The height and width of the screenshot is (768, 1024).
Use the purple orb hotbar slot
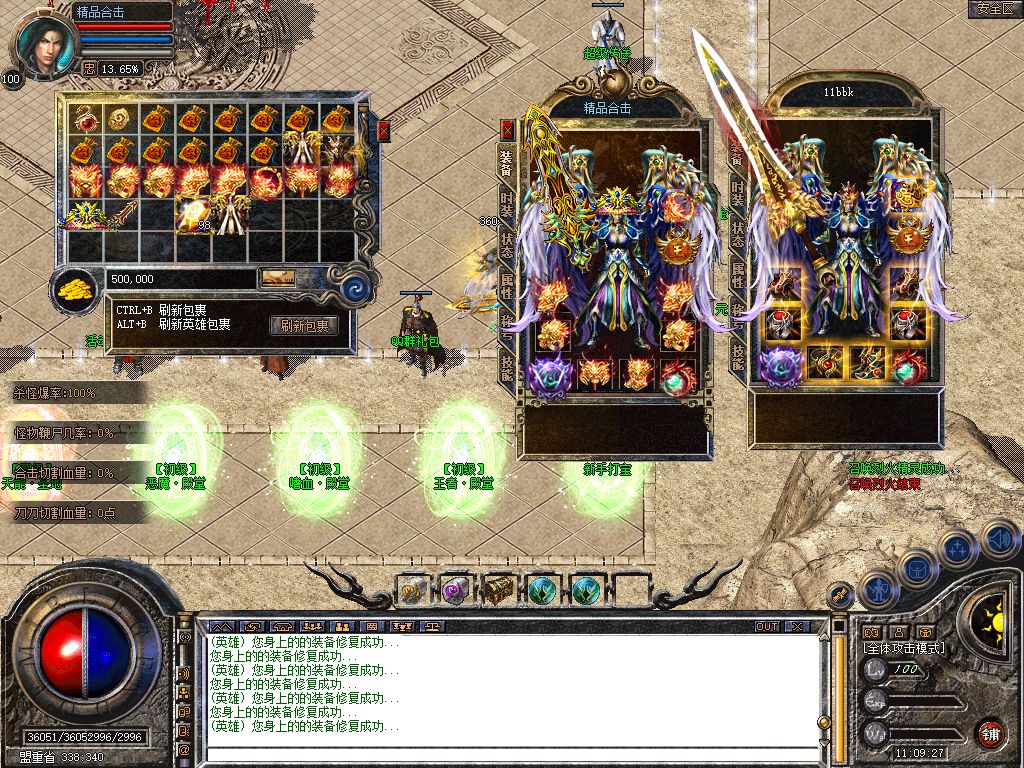(456, 591)
